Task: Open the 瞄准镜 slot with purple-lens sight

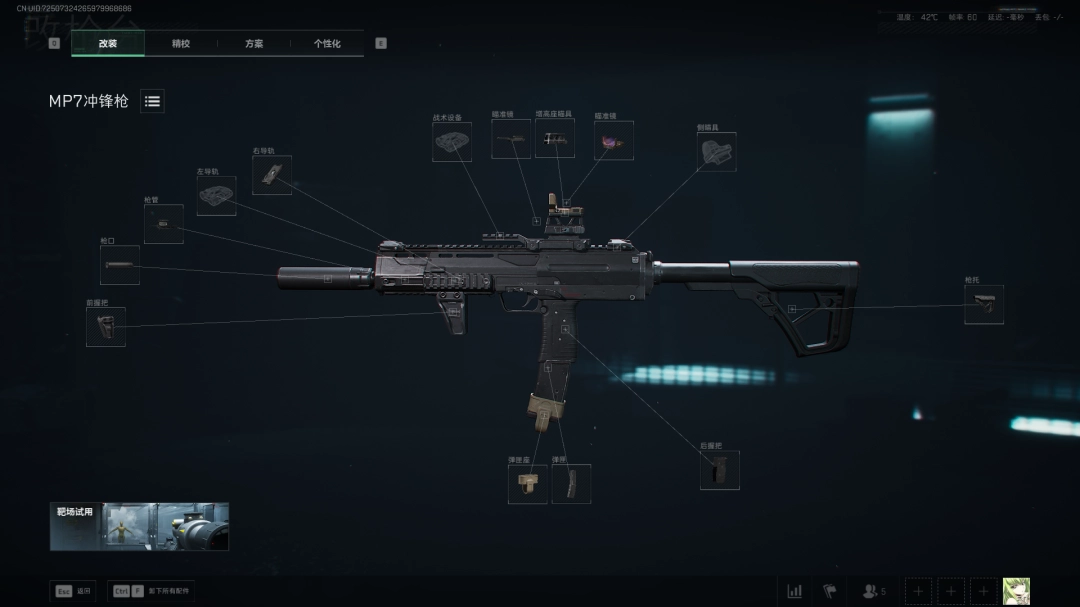Action: click(x=613, y=141)
